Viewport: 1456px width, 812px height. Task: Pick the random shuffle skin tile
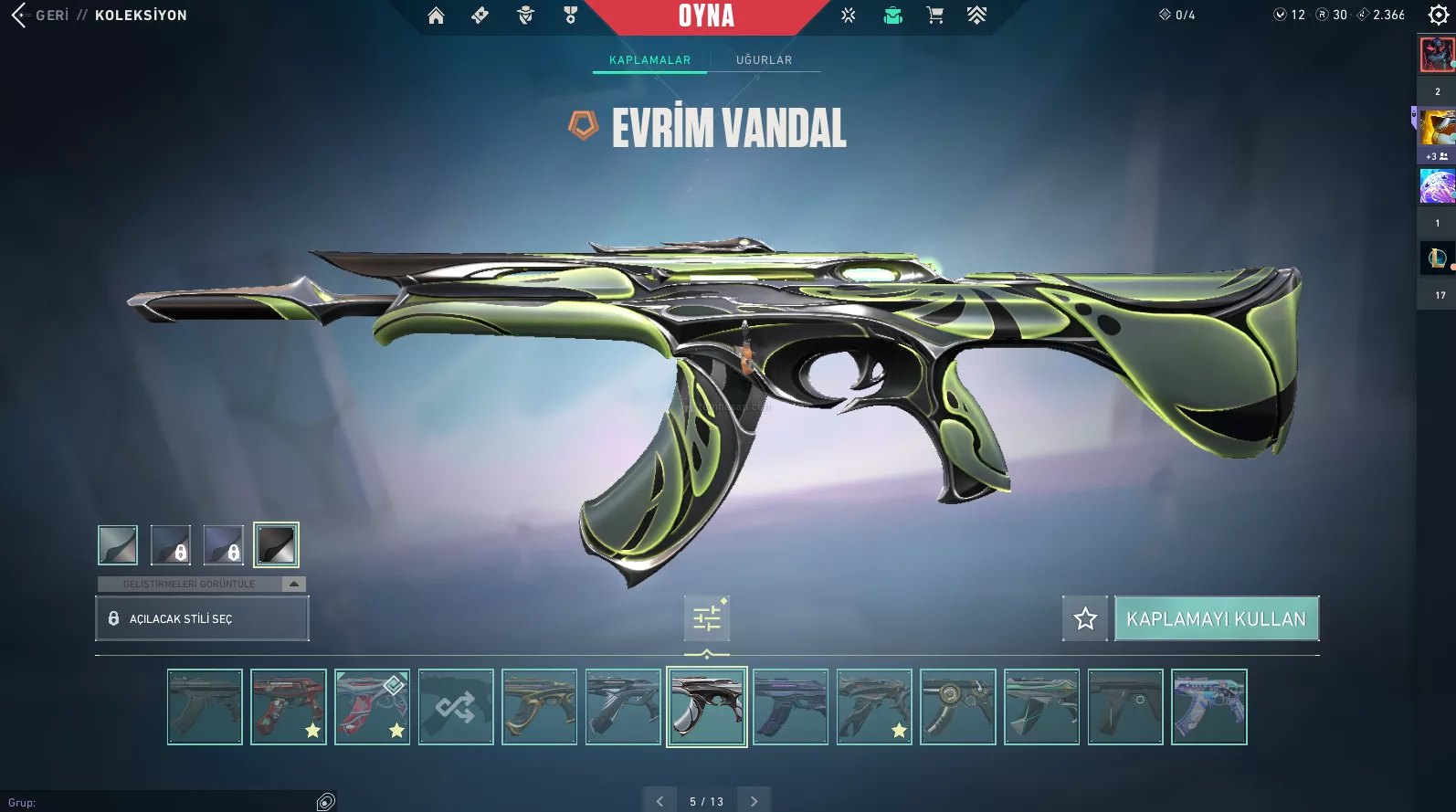(456, 707)
